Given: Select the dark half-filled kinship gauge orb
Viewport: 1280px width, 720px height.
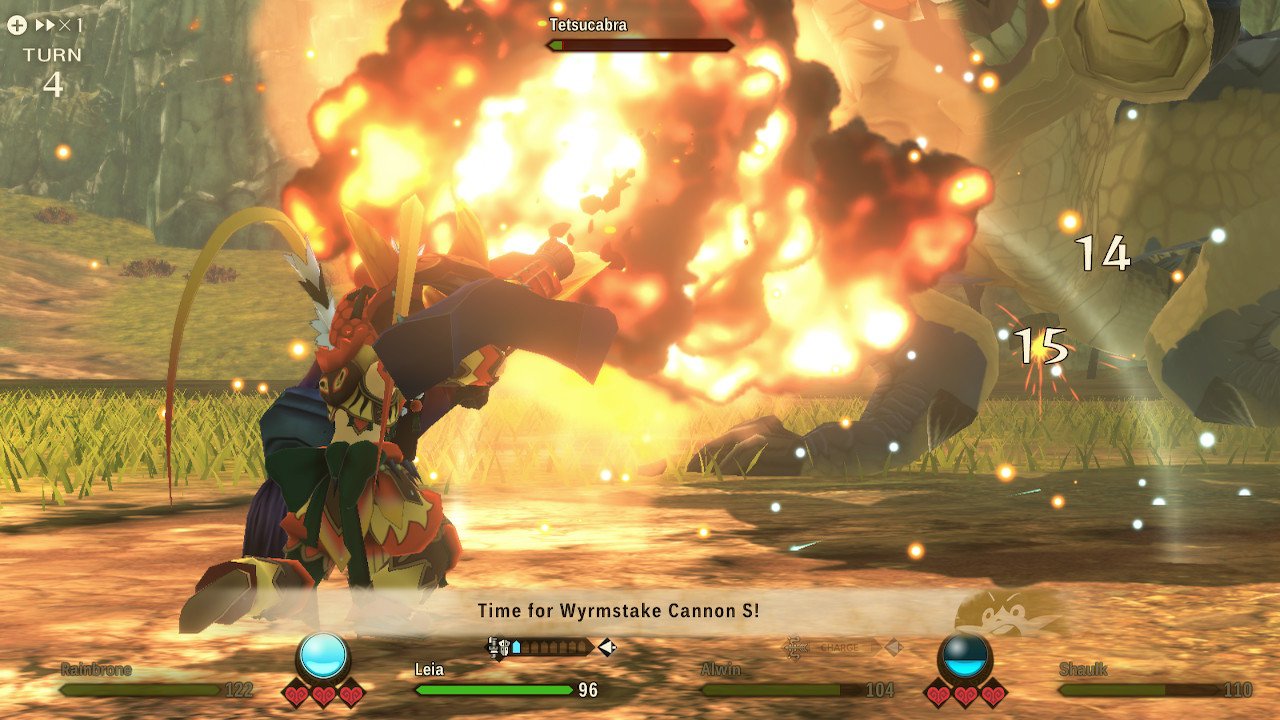Looking at the screenshot, I should pyautogui.click(x=965, y=657).
